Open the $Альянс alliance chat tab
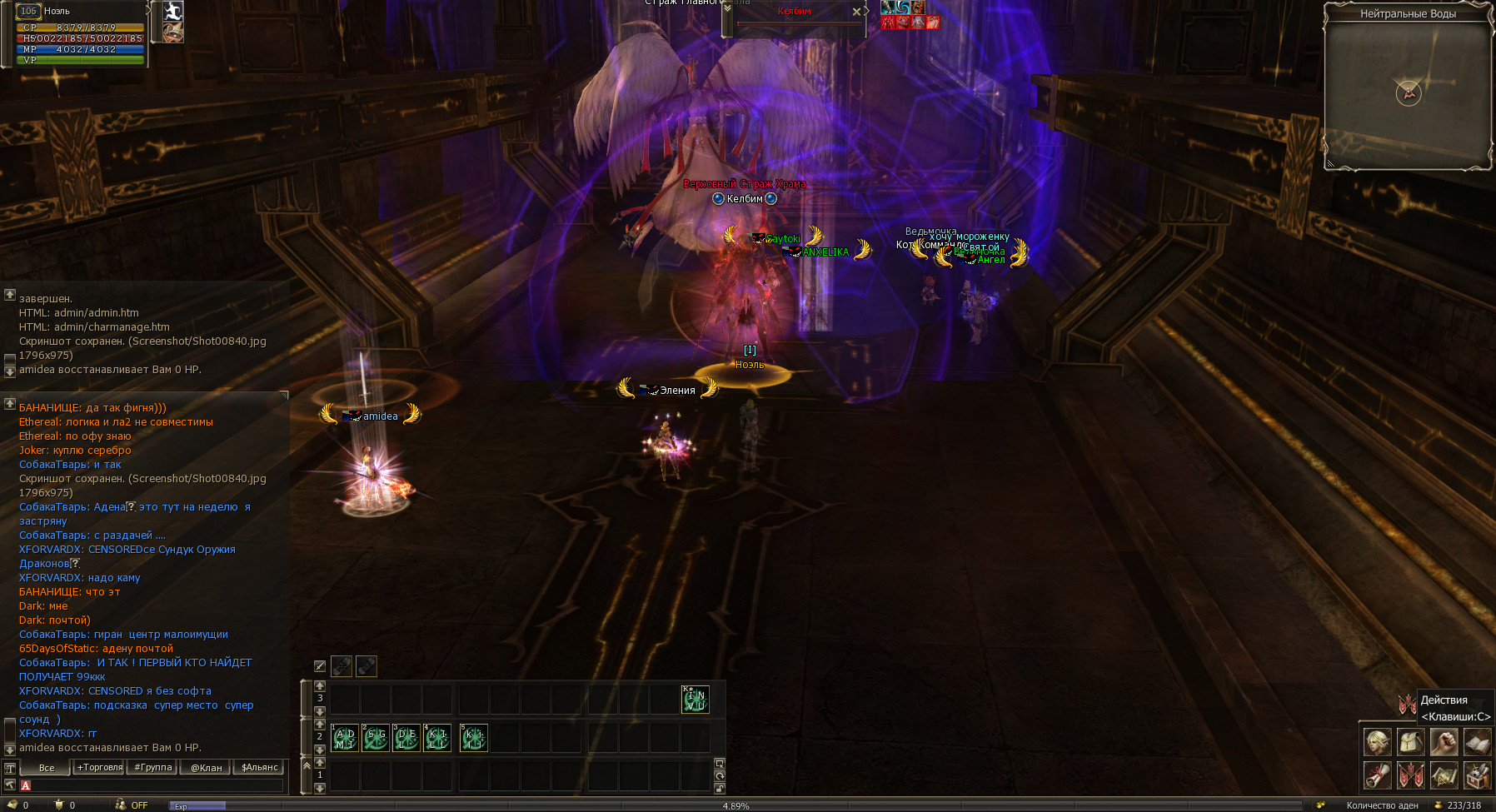 point(259,768)
